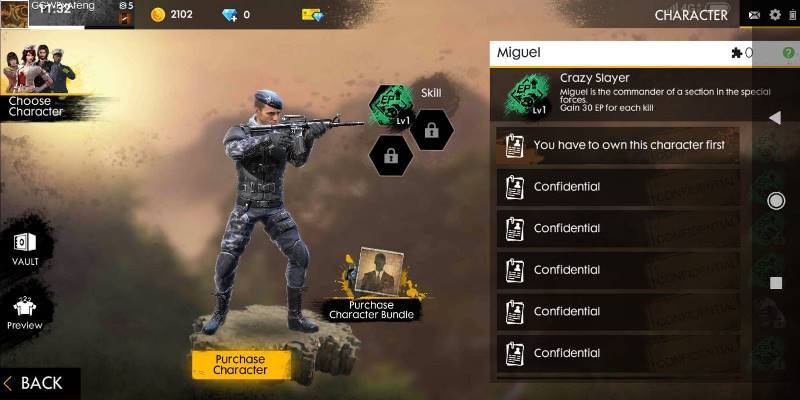The height and width of the screenshot is (400, 800).
Task: Tap the Android home circle button
Action: coord(775,201)
